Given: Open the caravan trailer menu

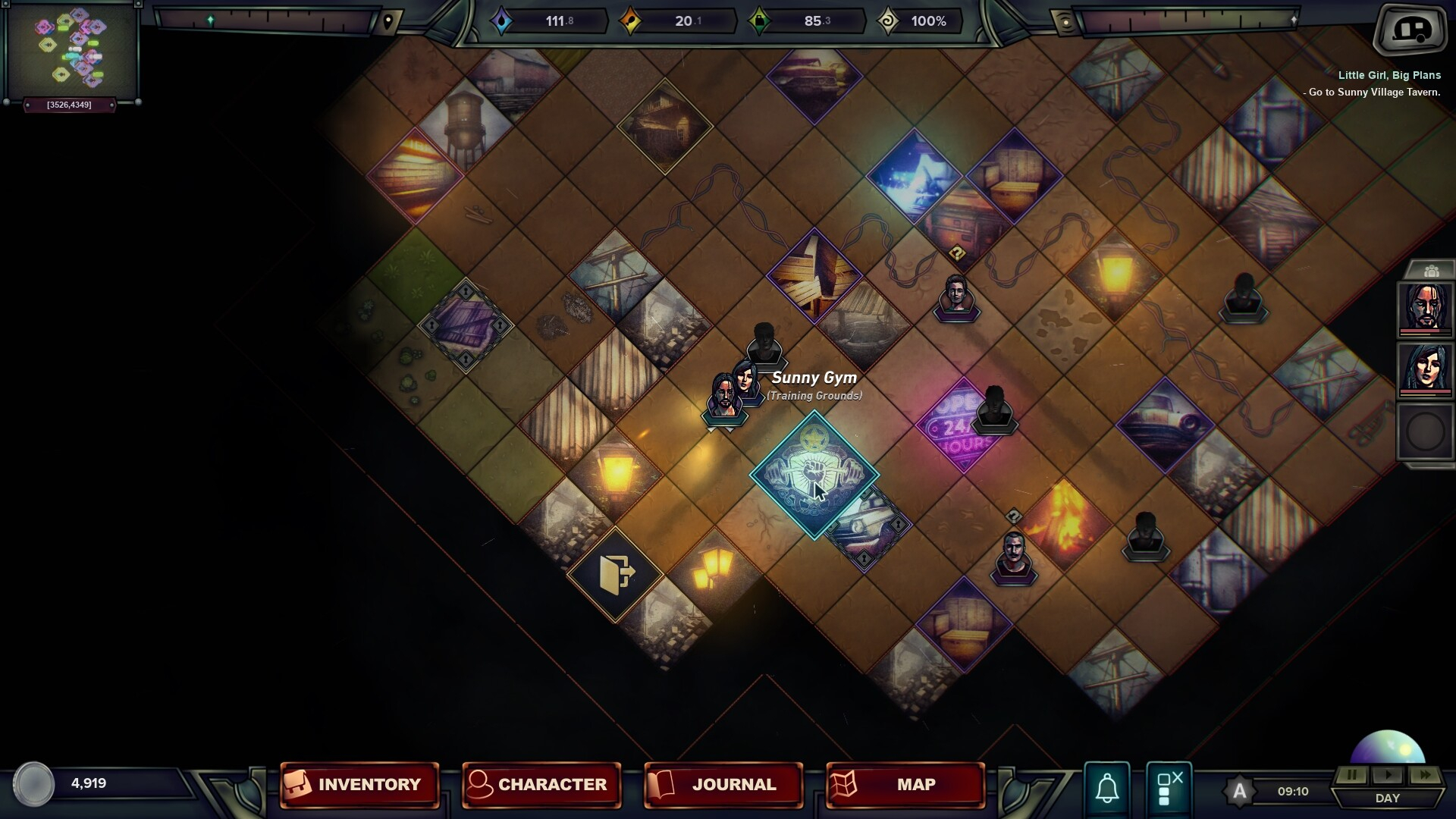Looking at the screenshot, I should click(1410, 30).
